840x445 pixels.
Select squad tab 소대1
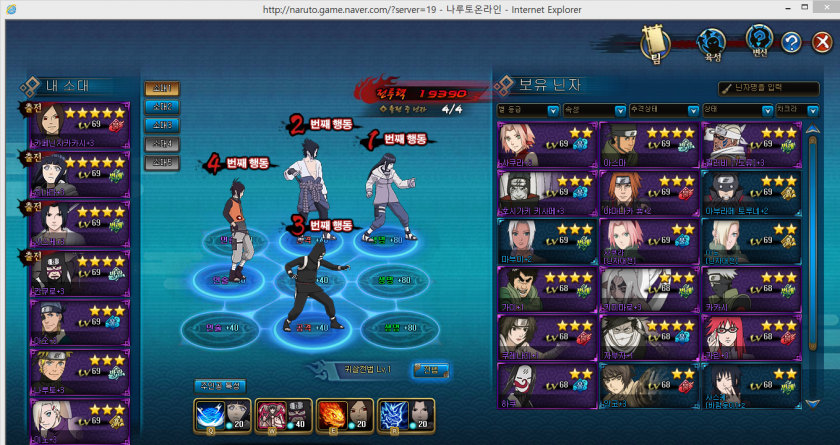(162, 89)
